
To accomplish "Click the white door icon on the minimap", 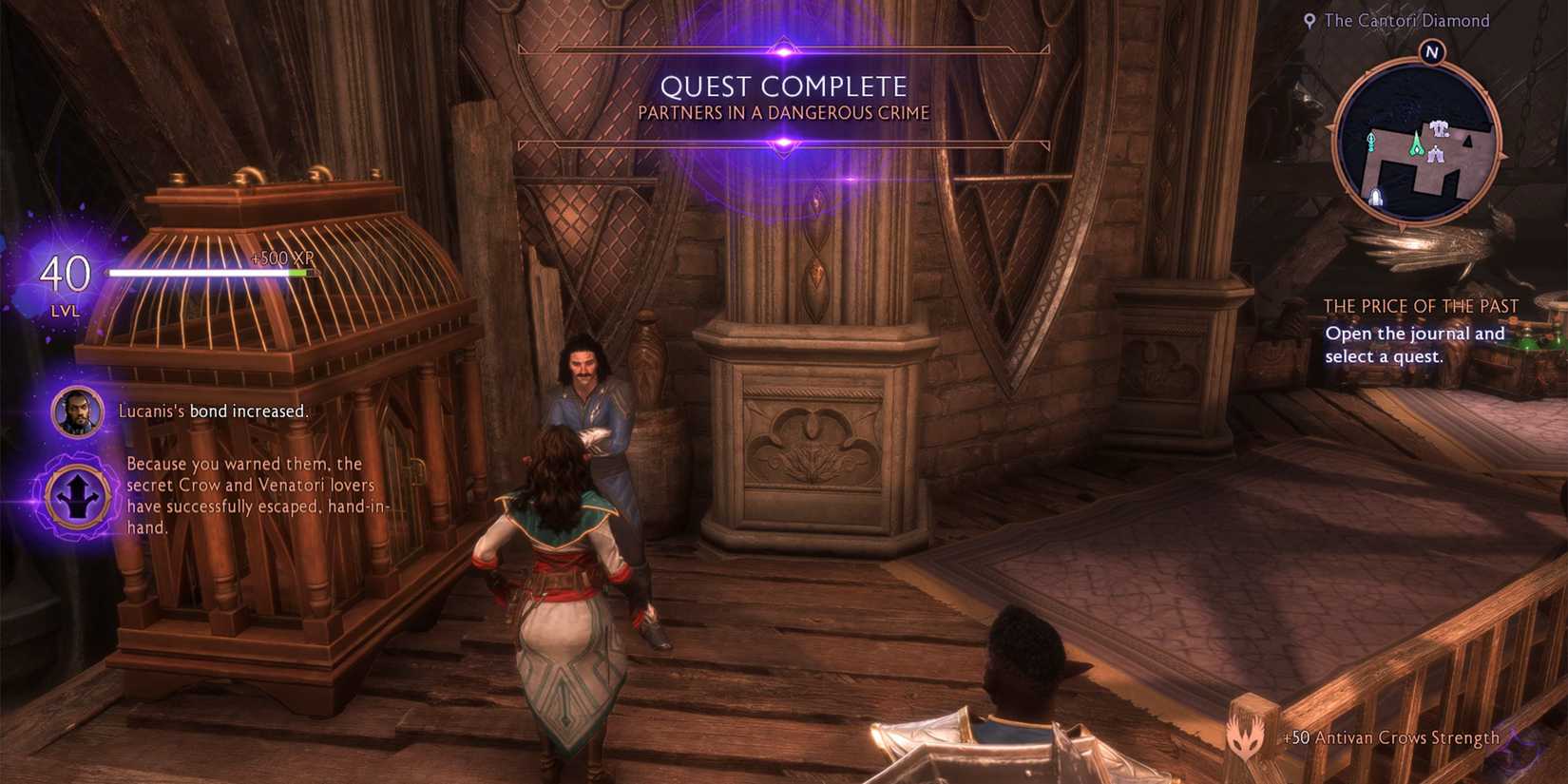I will pyautogui.click(x=1375, y=197).
